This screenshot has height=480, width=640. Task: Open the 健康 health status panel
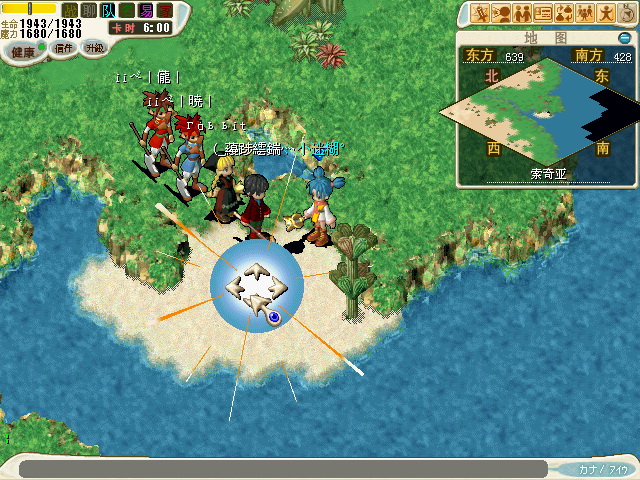pyautogui.click(x=22, y=49)
